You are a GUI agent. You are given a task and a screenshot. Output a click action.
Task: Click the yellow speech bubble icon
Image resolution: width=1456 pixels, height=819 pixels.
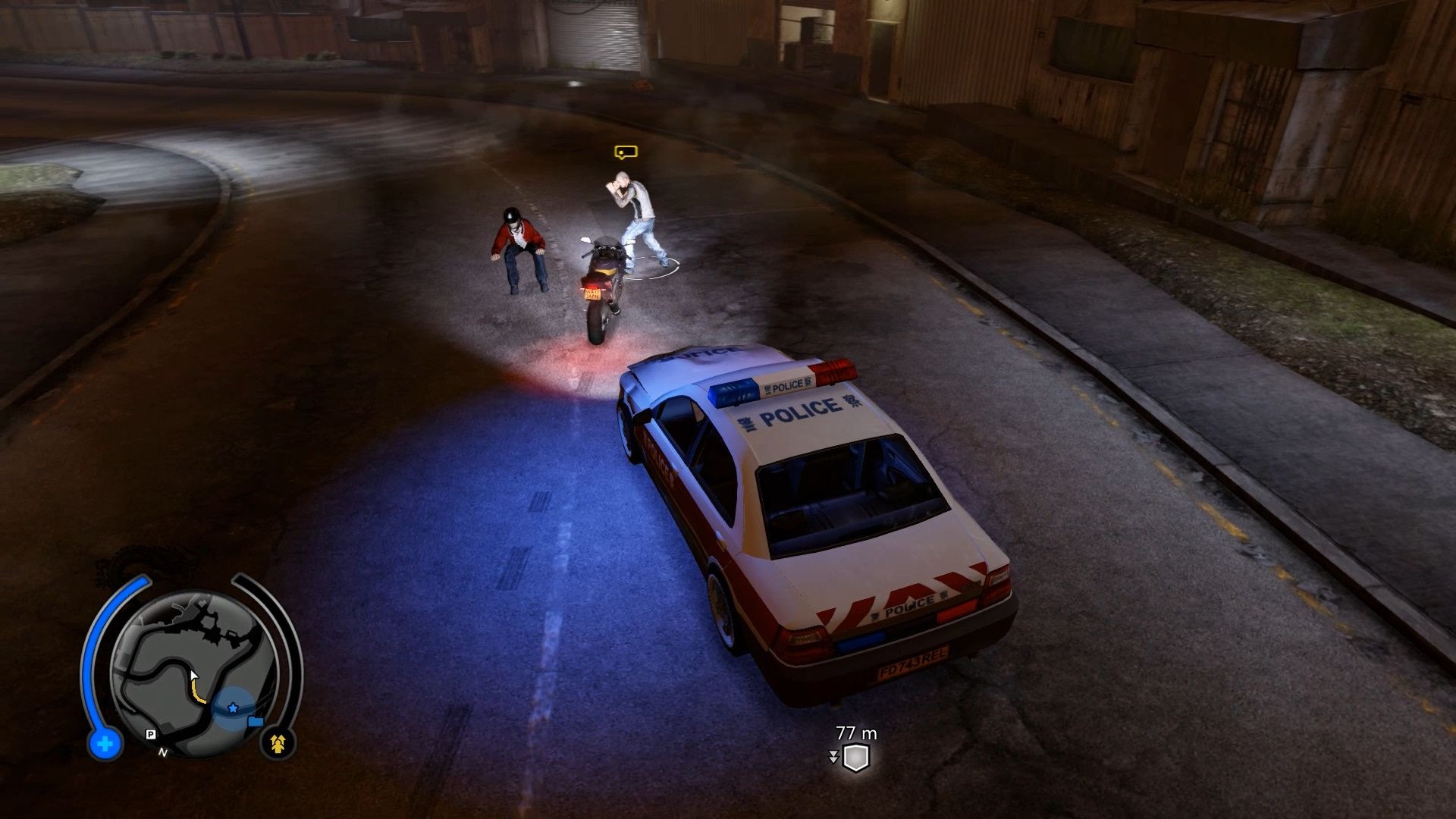tap(625, 152)
